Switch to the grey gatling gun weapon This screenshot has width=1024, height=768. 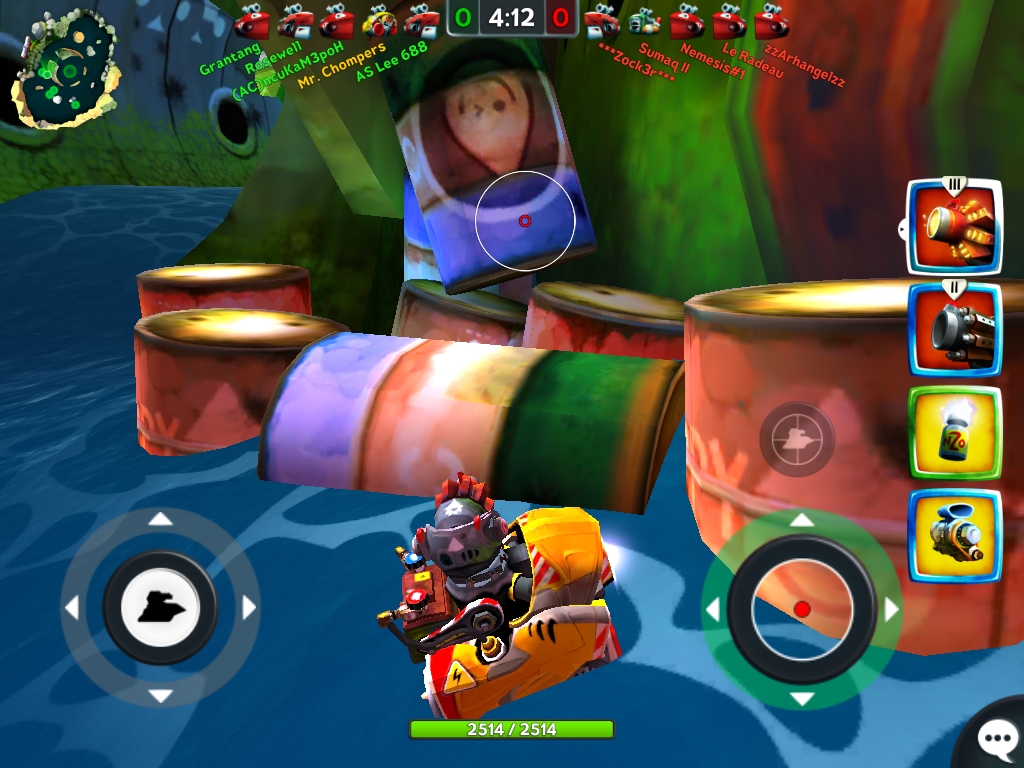(953, 330)
